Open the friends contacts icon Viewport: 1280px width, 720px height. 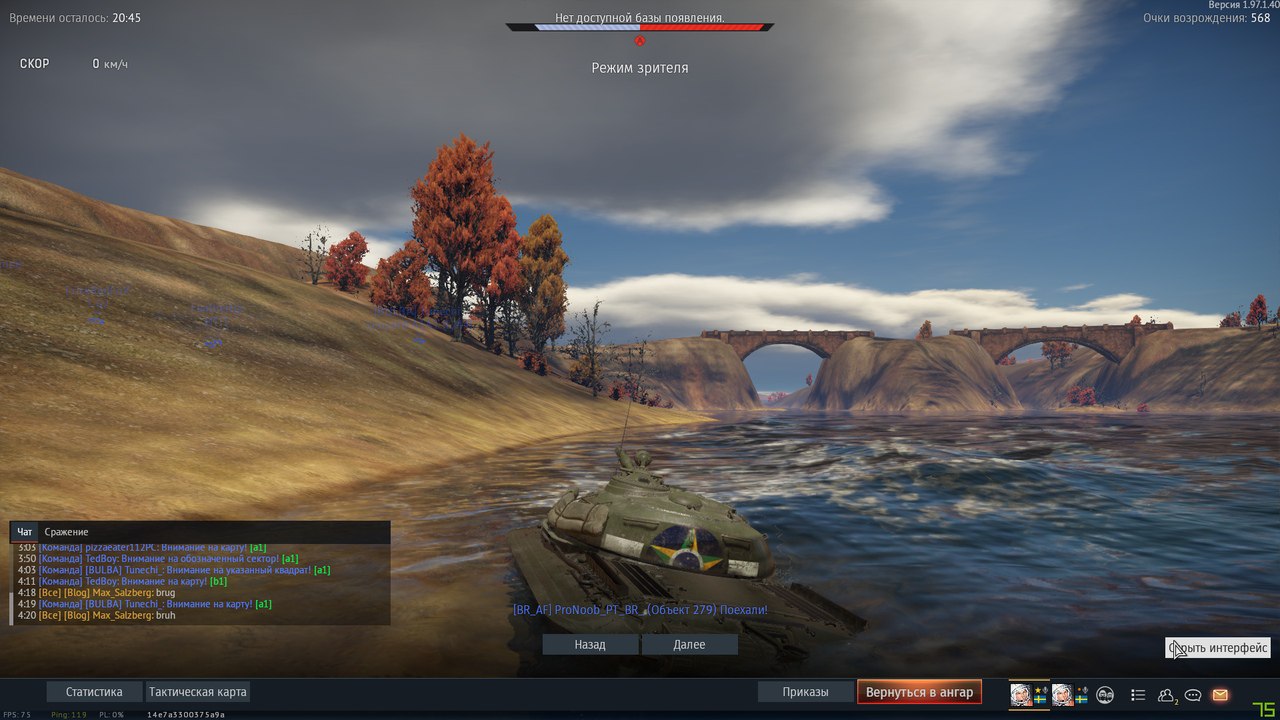pyautogui.click(x=1166, y=695)
